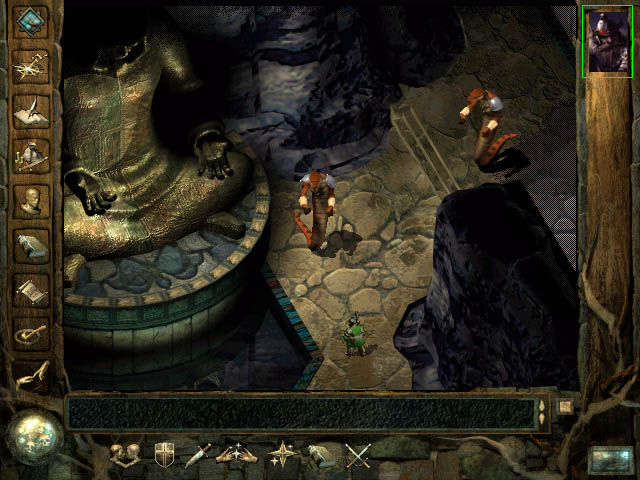The width and height of the screenshot is (640, 480).
Task: Click the sparkling hands action icon
Action: 237,456
